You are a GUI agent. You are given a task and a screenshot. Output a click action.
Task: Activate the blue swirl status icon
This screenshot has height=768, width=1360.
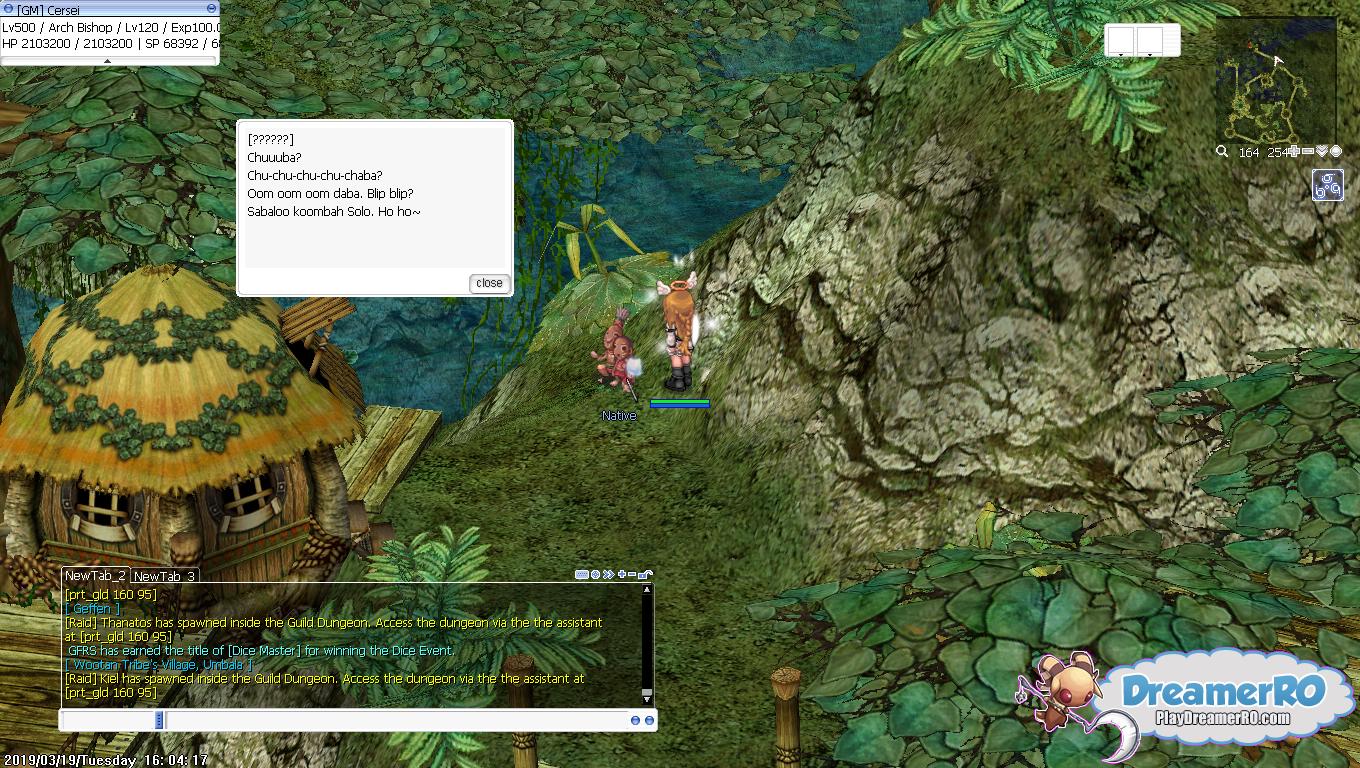tap(1327, 185)
